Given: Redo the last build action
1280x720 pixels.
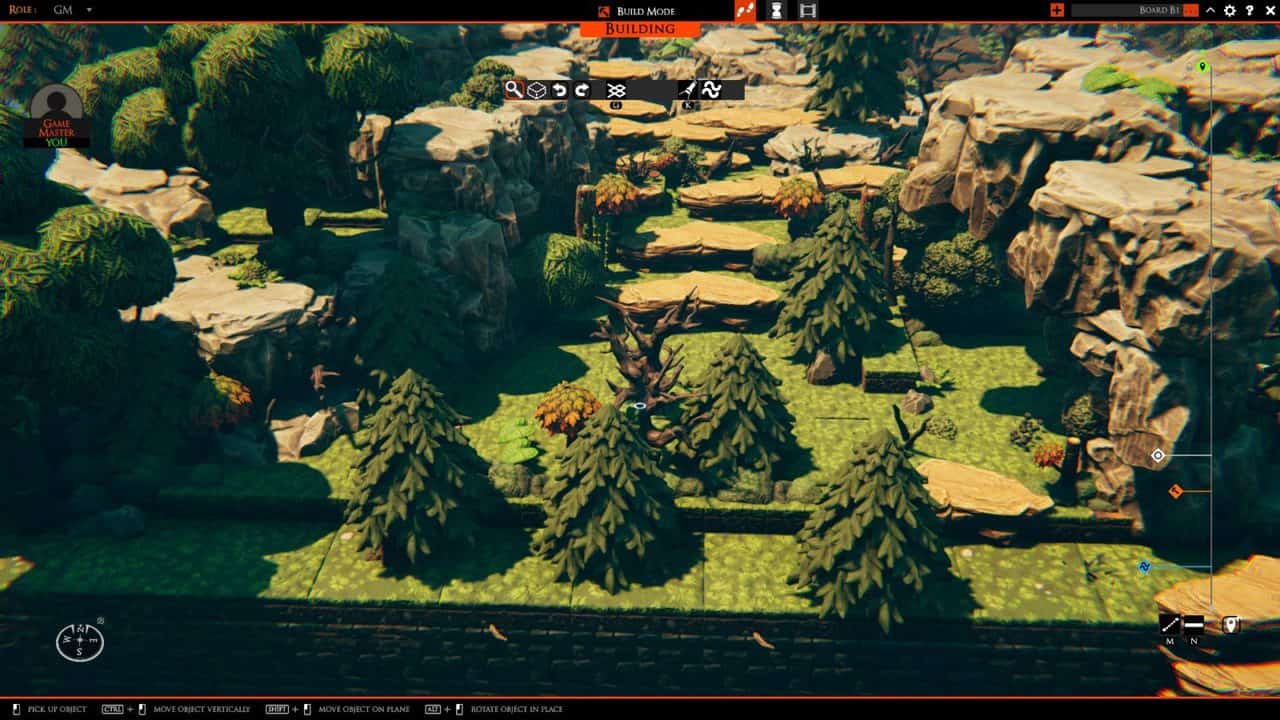Looking at the screenshot, I should 583,89.
